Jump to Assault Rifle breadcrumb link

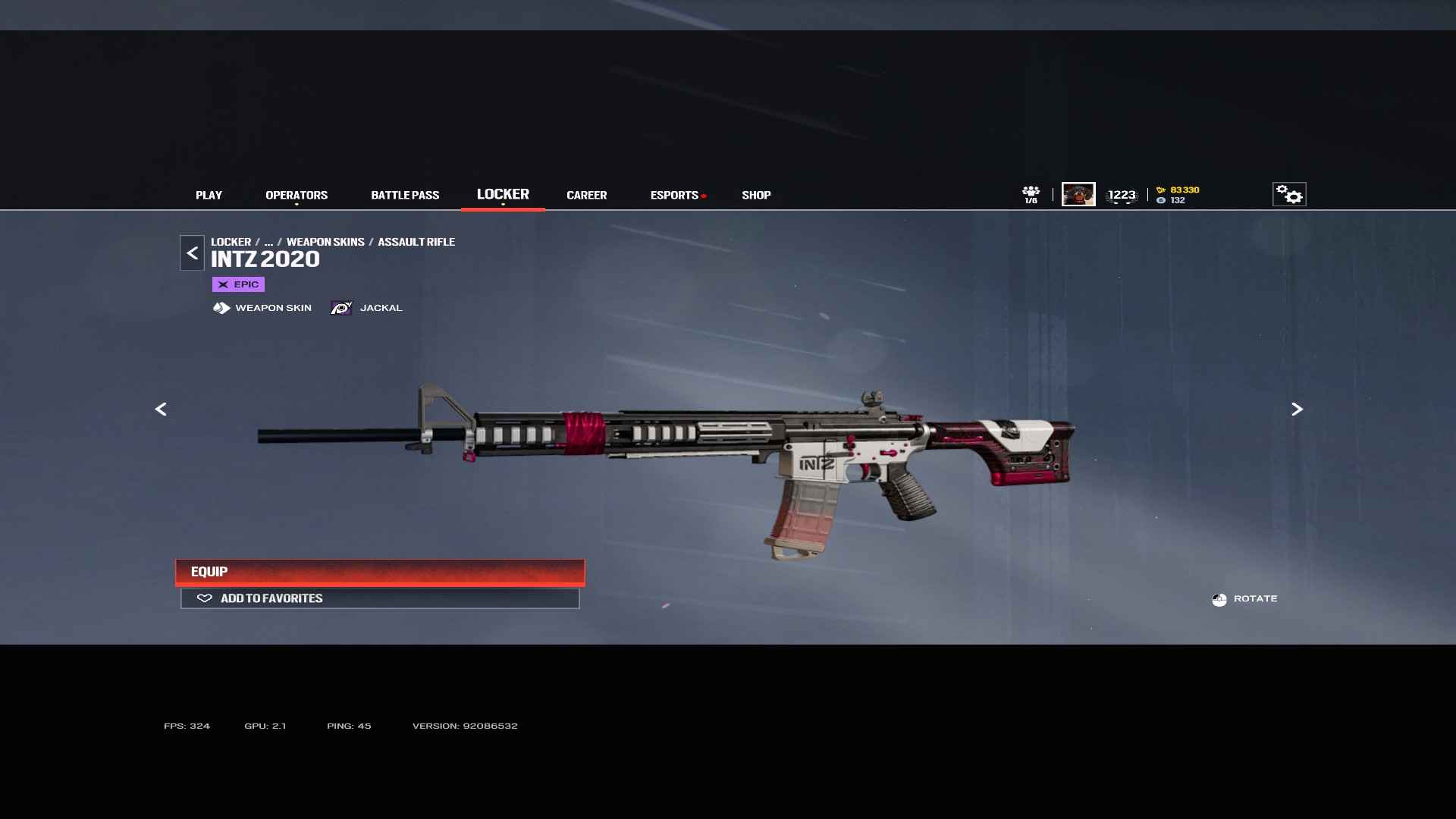(x=416, y=242)
